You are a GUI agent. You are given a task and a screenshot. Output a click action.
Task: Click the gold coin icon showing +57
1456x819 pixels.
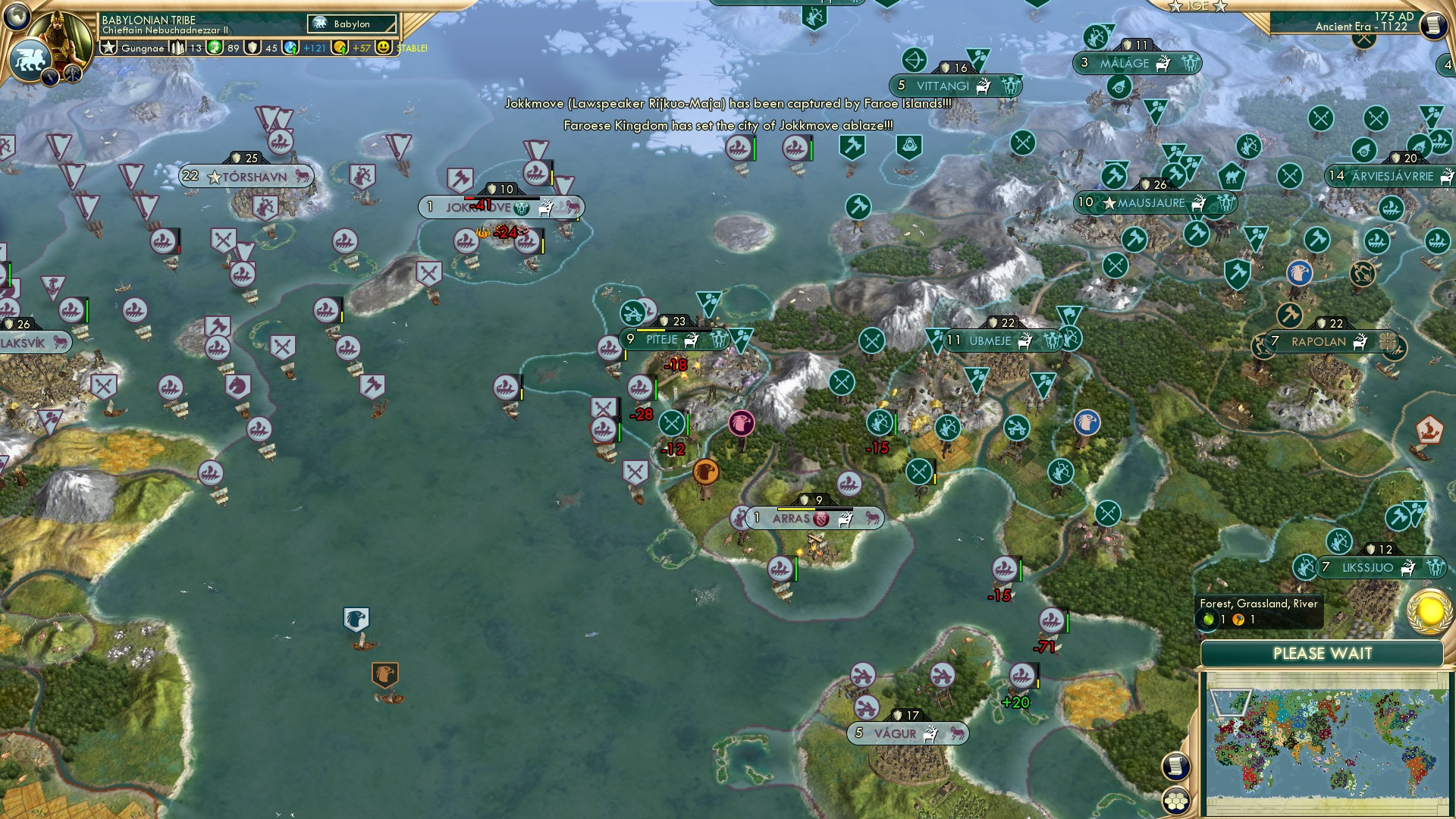pos(341,48)
